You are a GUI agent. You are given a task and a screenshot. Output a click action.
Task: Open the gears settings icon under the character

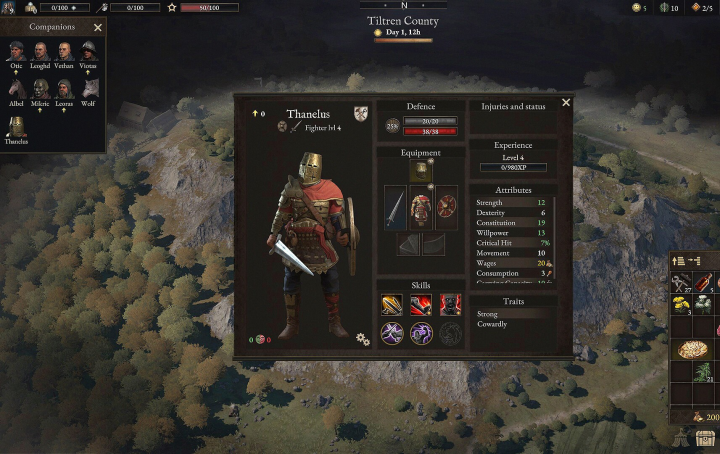pos(362,340)
